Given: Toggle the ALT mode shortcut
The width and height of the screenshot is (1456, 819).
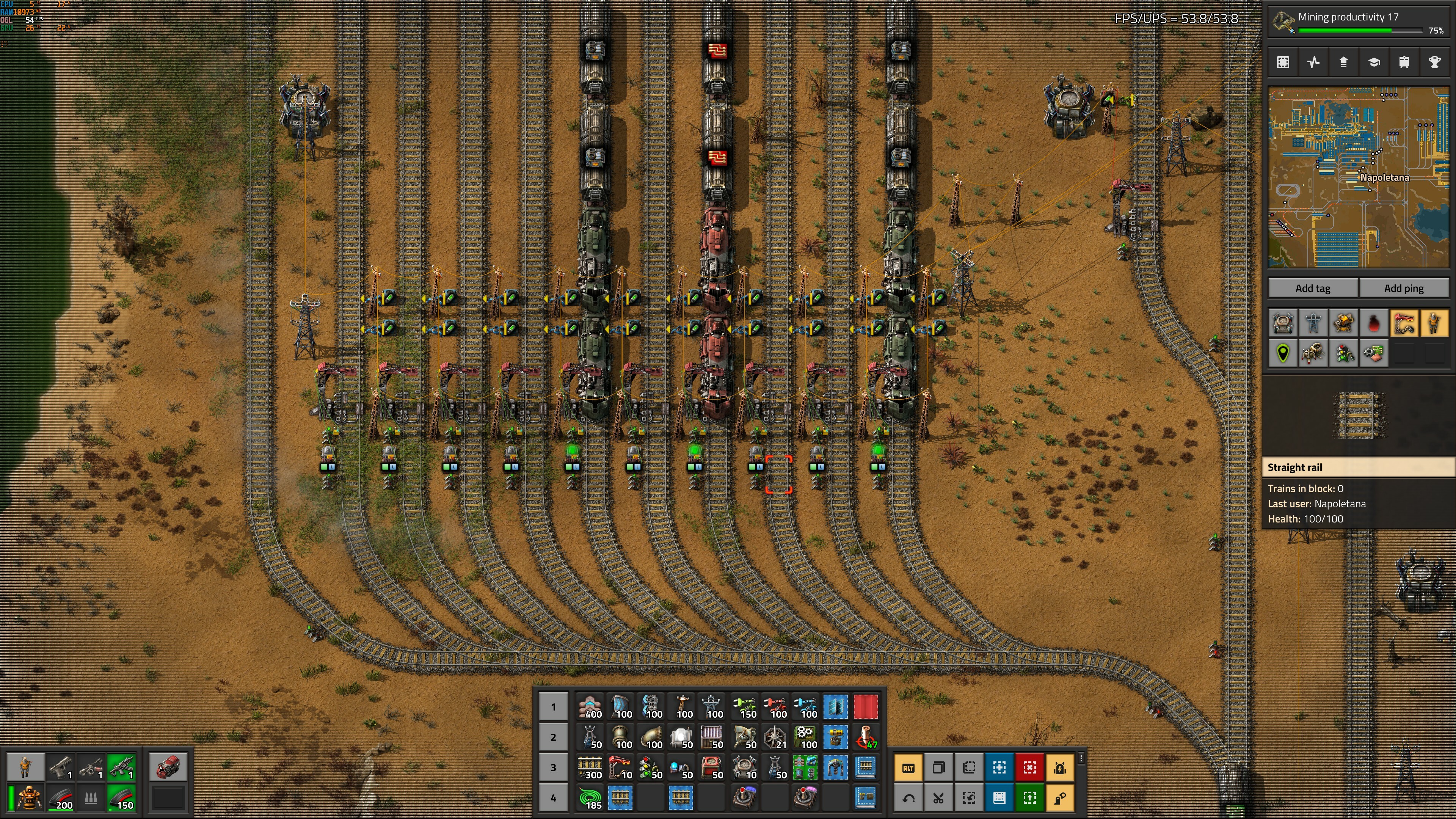Looking at the screenshot, I should [908, 767].
